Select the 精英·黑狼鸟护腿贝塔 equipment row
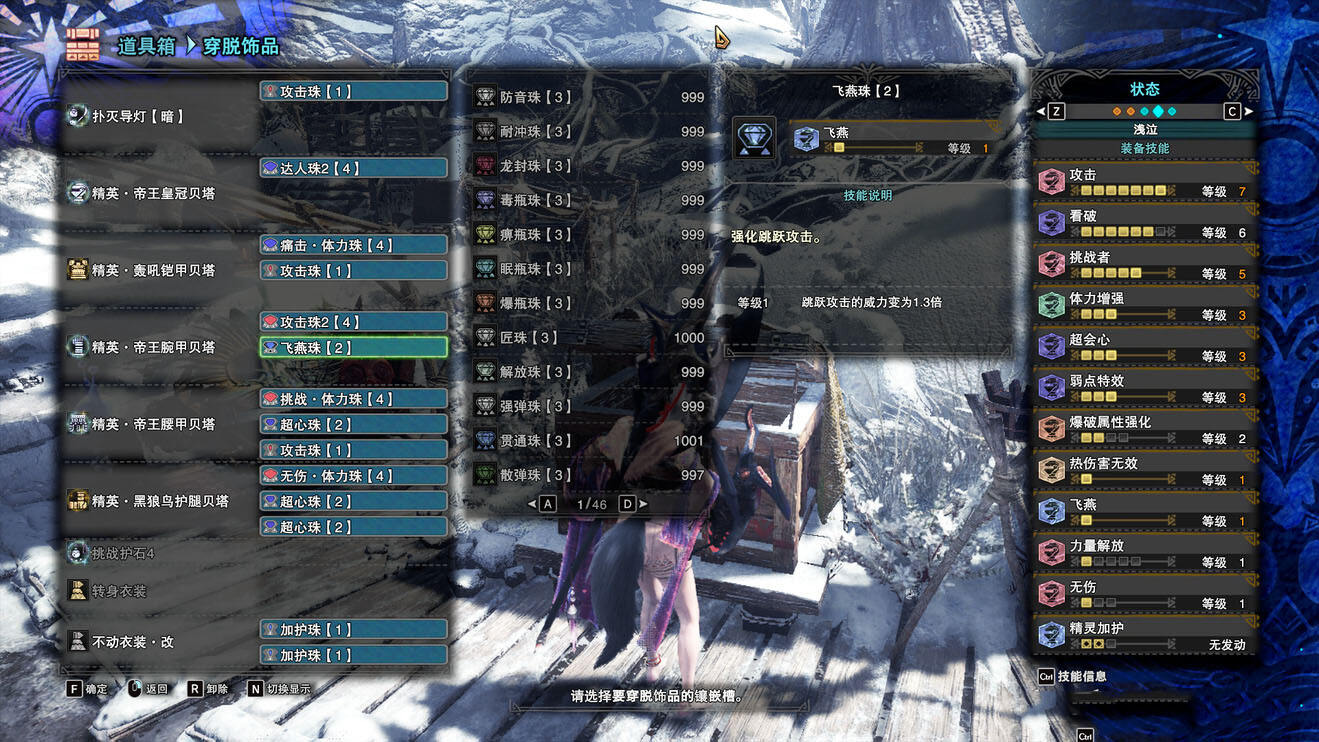The image size is (1319, 742). [160, 501]
